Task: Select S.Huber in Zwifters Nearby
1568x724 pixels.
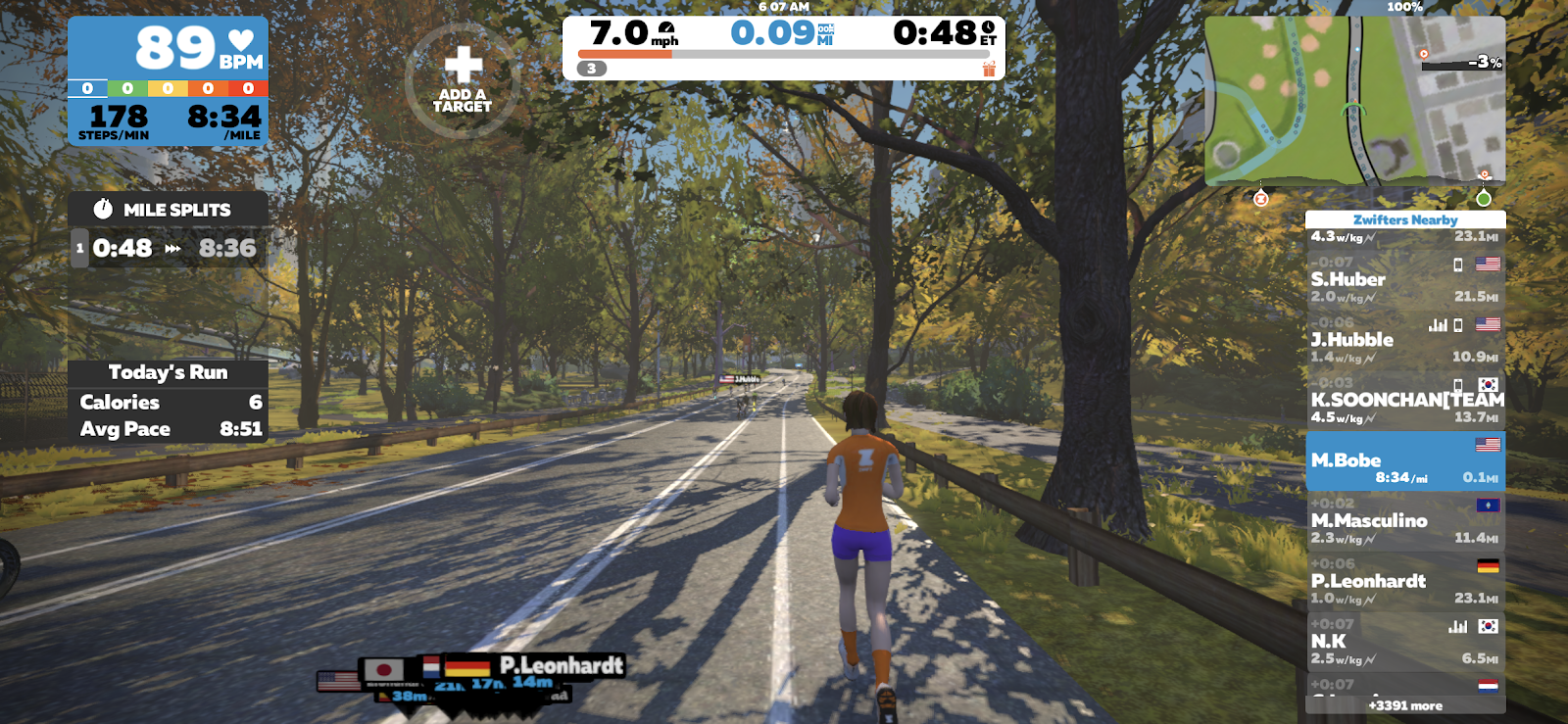Action: click(1404, 279)
